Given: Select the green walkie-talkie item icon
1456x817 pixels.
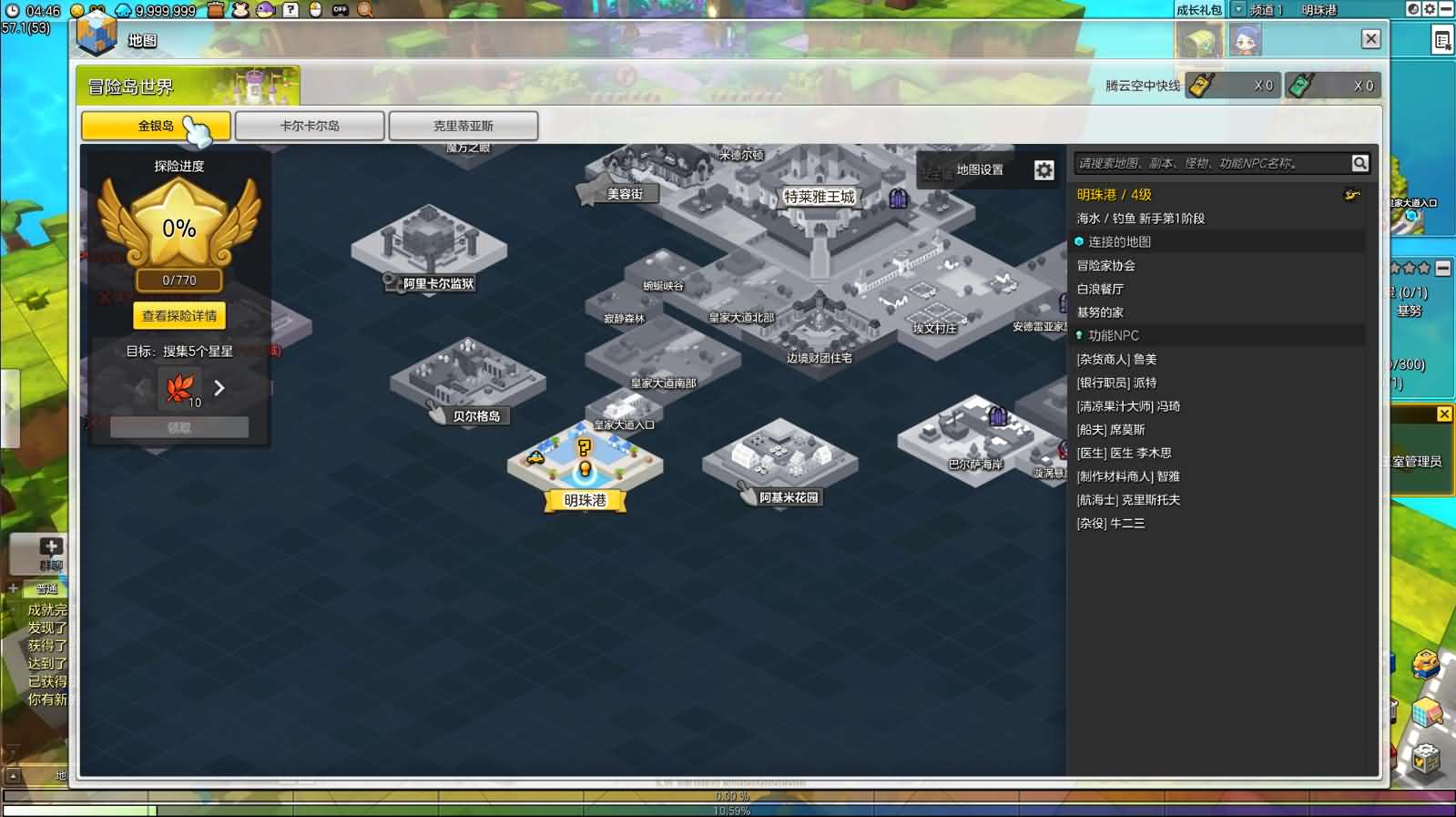Looking at the screenshot, I should [x=1298, y=83].
